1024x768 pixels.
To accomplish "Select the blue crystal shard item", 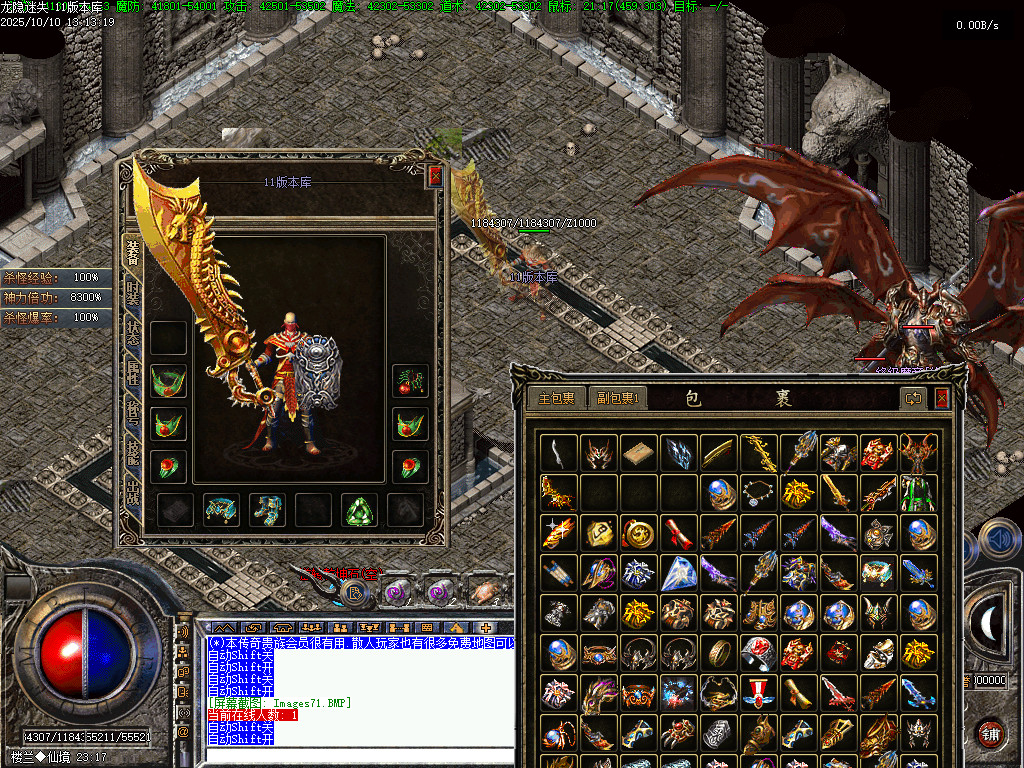I will point(678,573).
